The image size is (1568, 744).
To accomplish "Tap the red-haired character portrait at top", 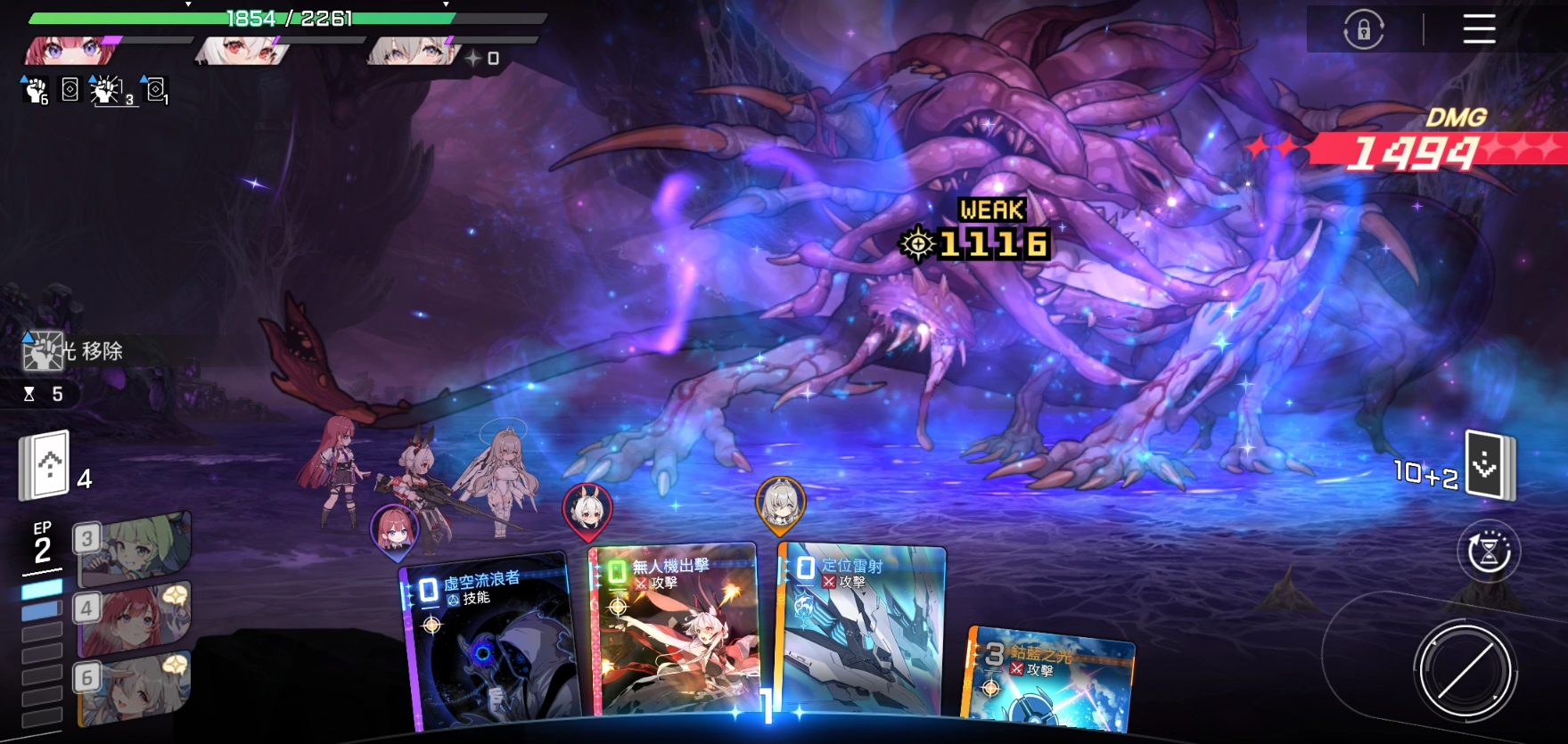I will click(70, 52).
